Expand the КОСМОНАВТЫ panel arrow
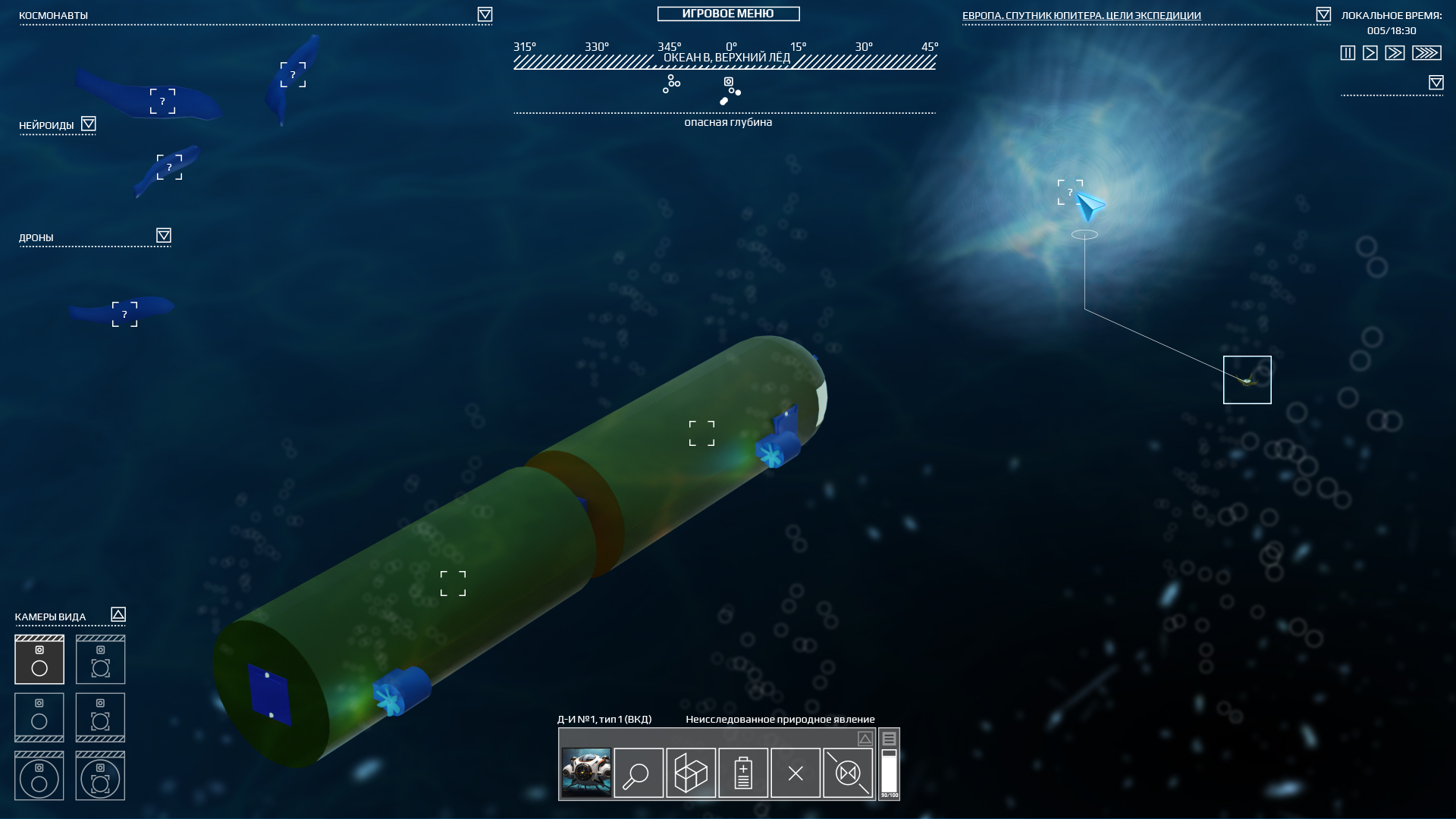The height and width of the screenshot is (819, 1456). 485,14
